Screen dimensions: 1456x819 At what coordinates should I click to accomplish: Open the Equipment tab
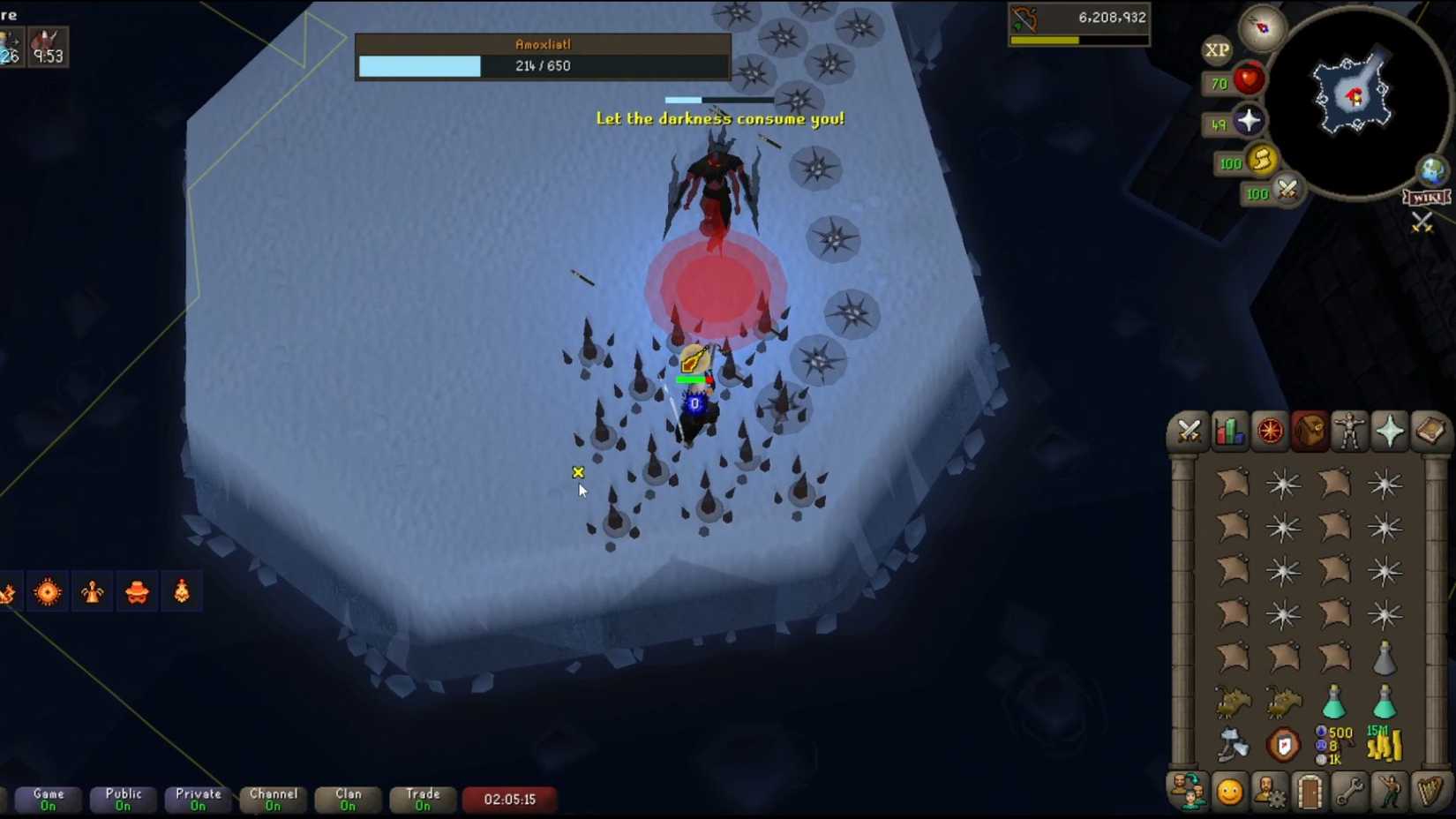[x=1350, y=432]
